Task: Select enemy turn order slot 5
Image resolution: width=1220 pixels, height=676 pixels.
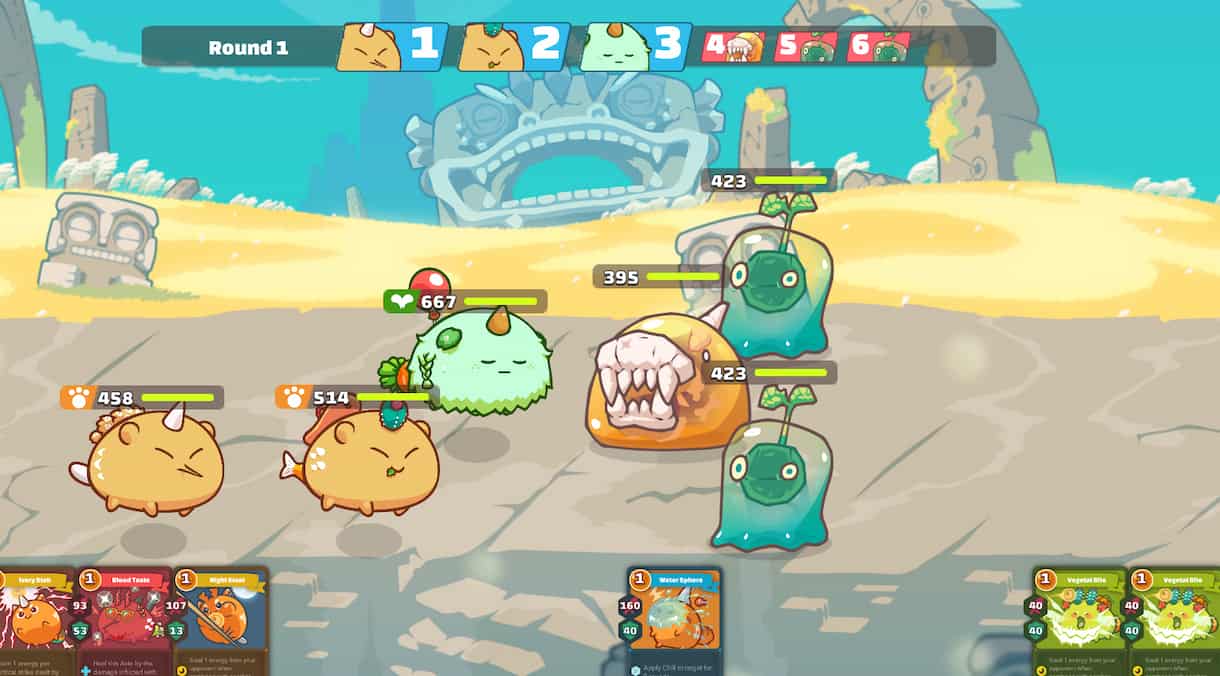Action: pyautogui.click(x=806, y=47)
